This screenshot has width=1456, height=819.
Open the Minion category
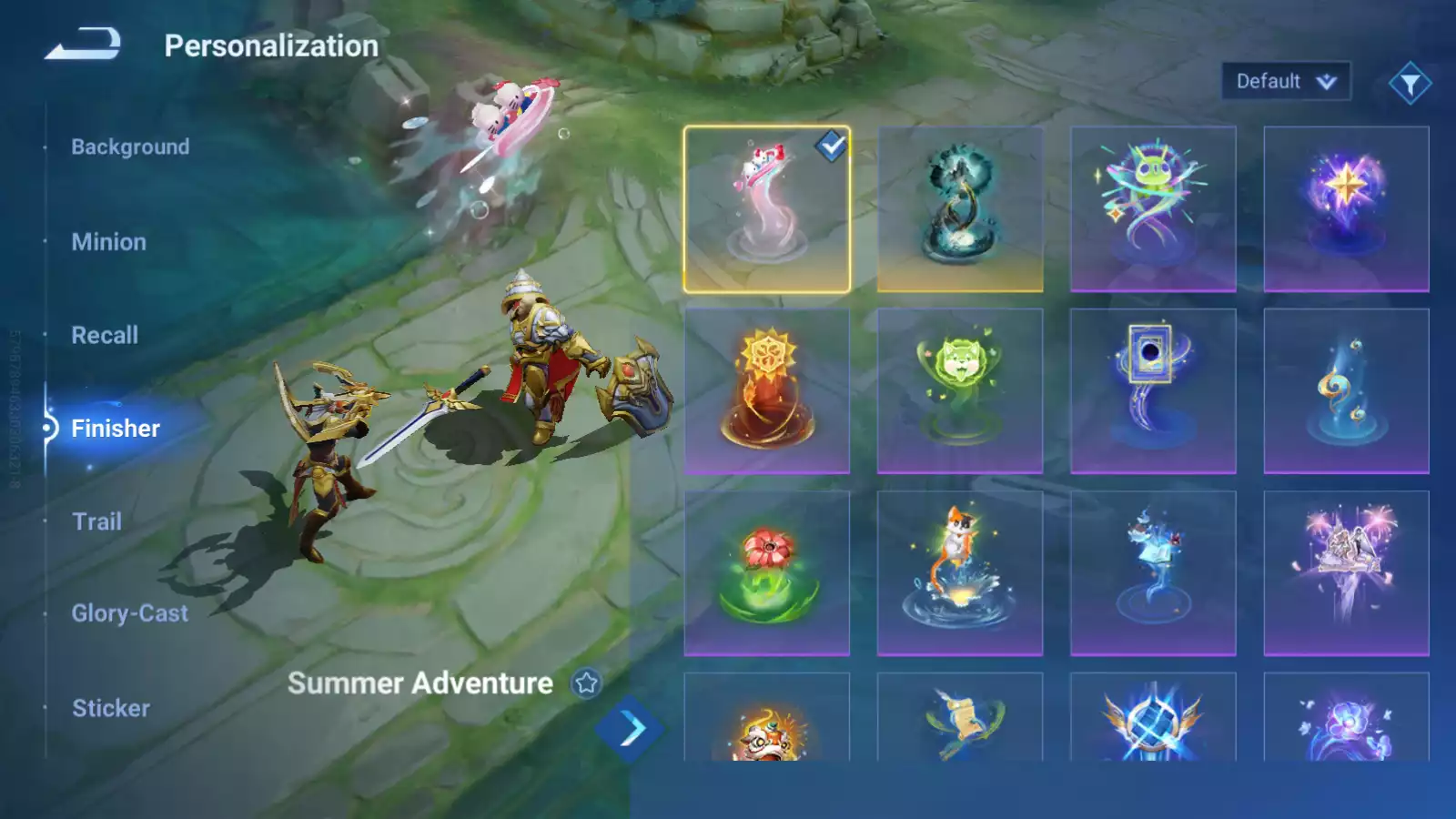[x=108, y=242]
